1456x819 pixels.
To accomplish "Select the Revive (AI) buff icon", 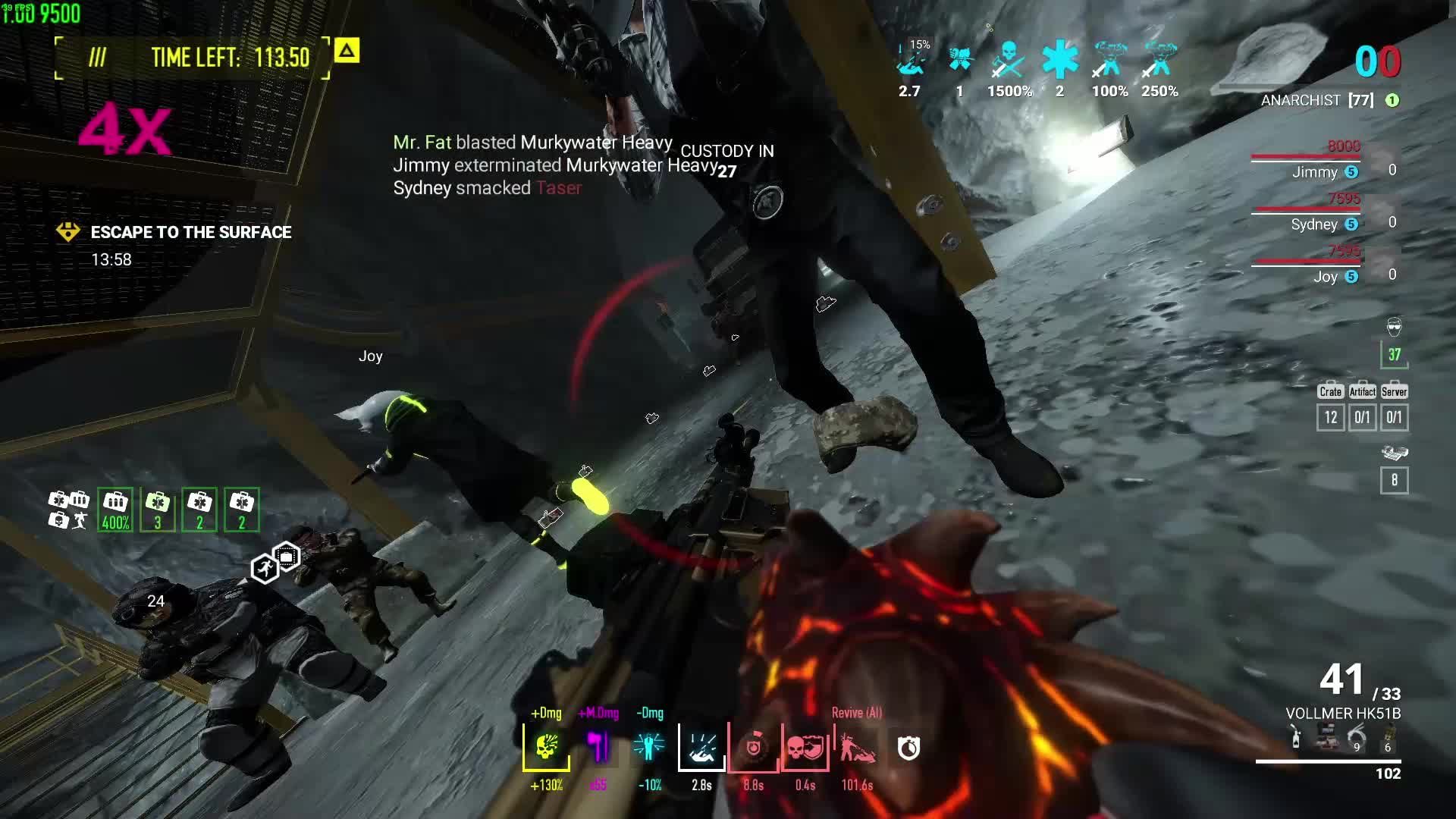I will pyautogui.click(x=857, y=747).
